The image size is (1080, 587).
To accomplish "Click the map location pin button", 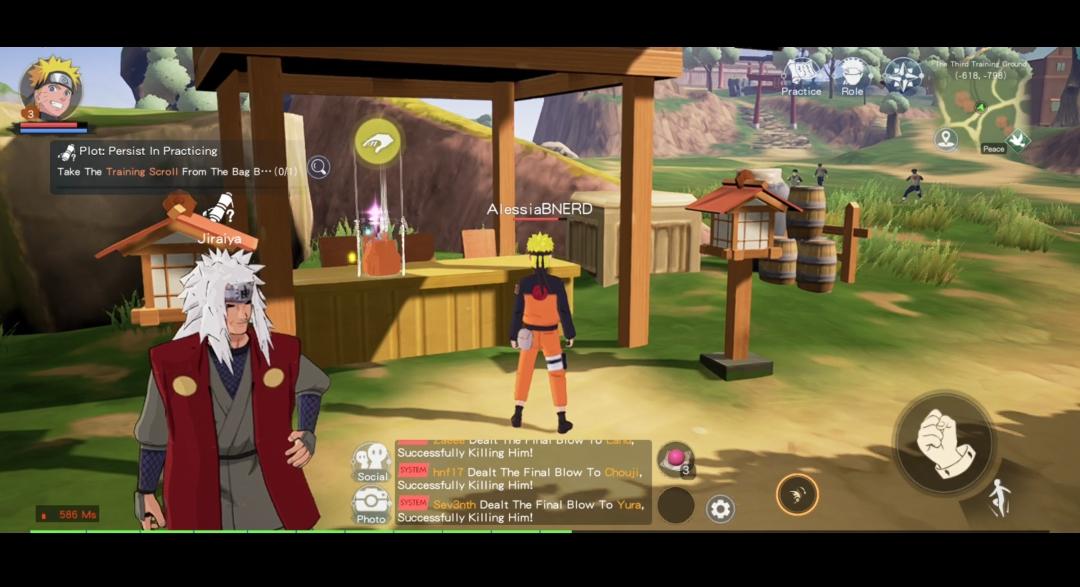I will [x=946, y=139].
